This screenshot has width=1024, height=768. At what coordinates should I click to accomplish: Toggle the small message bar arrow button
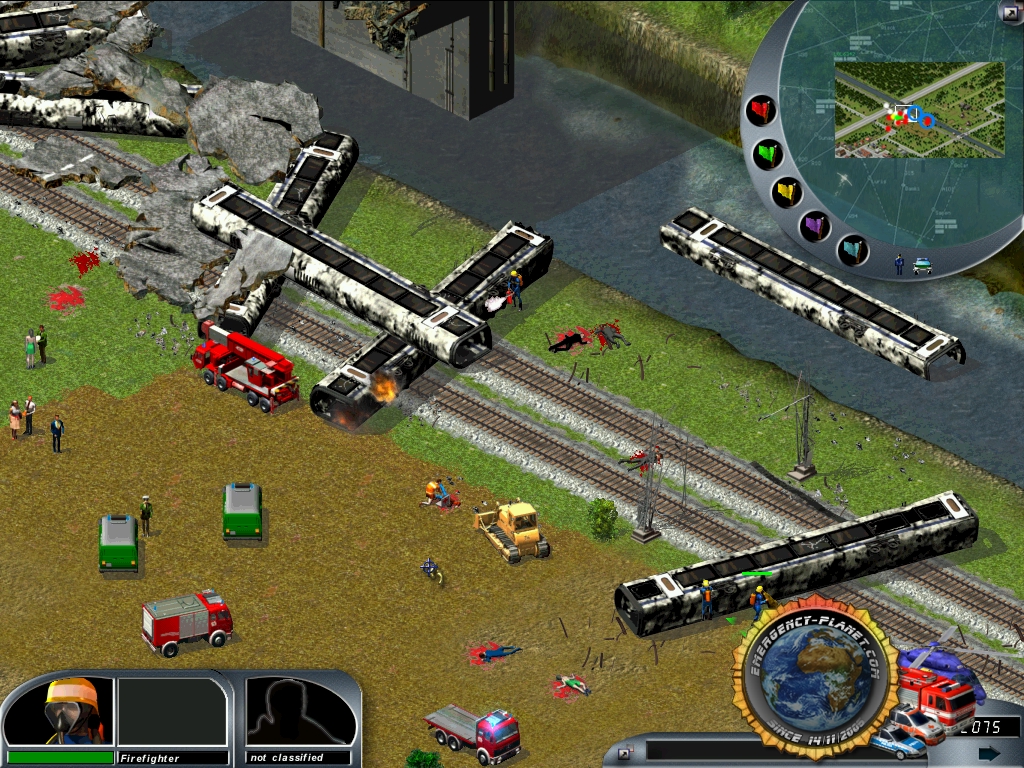tap(624, 752)
